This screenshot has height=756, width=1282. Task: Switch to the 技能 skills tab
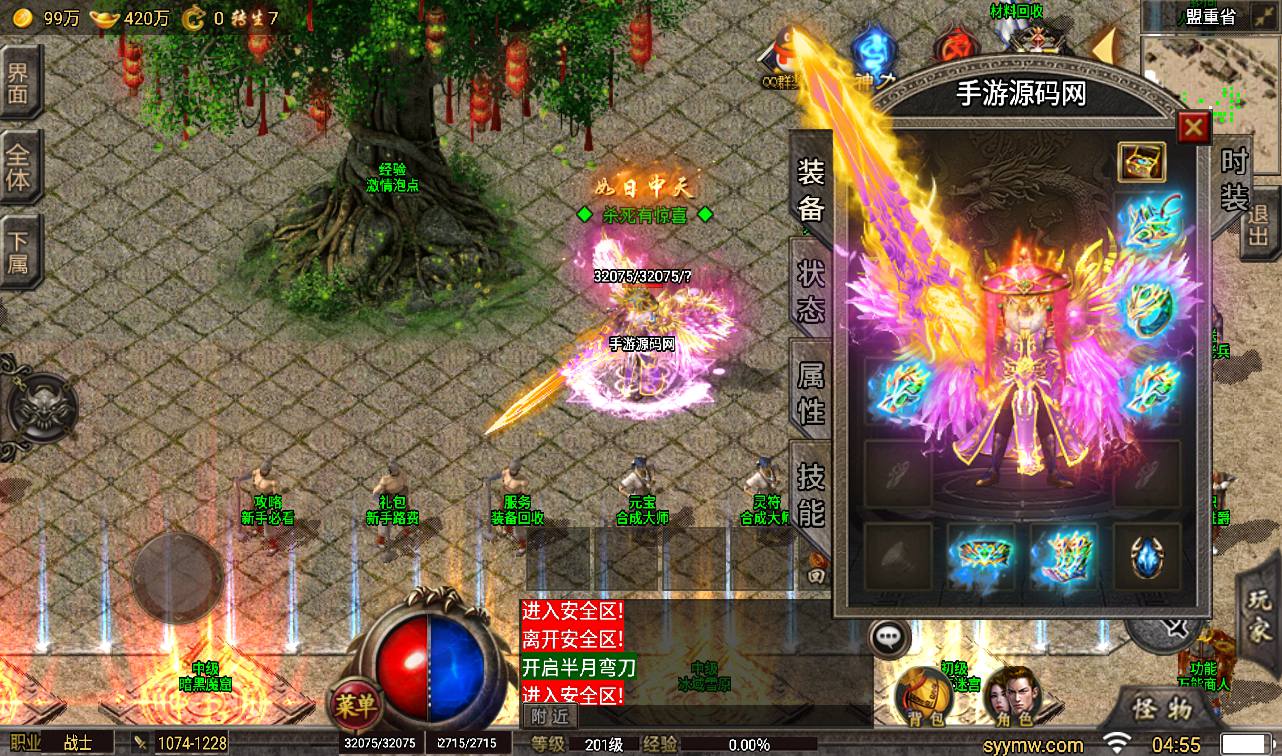point(810,493)
